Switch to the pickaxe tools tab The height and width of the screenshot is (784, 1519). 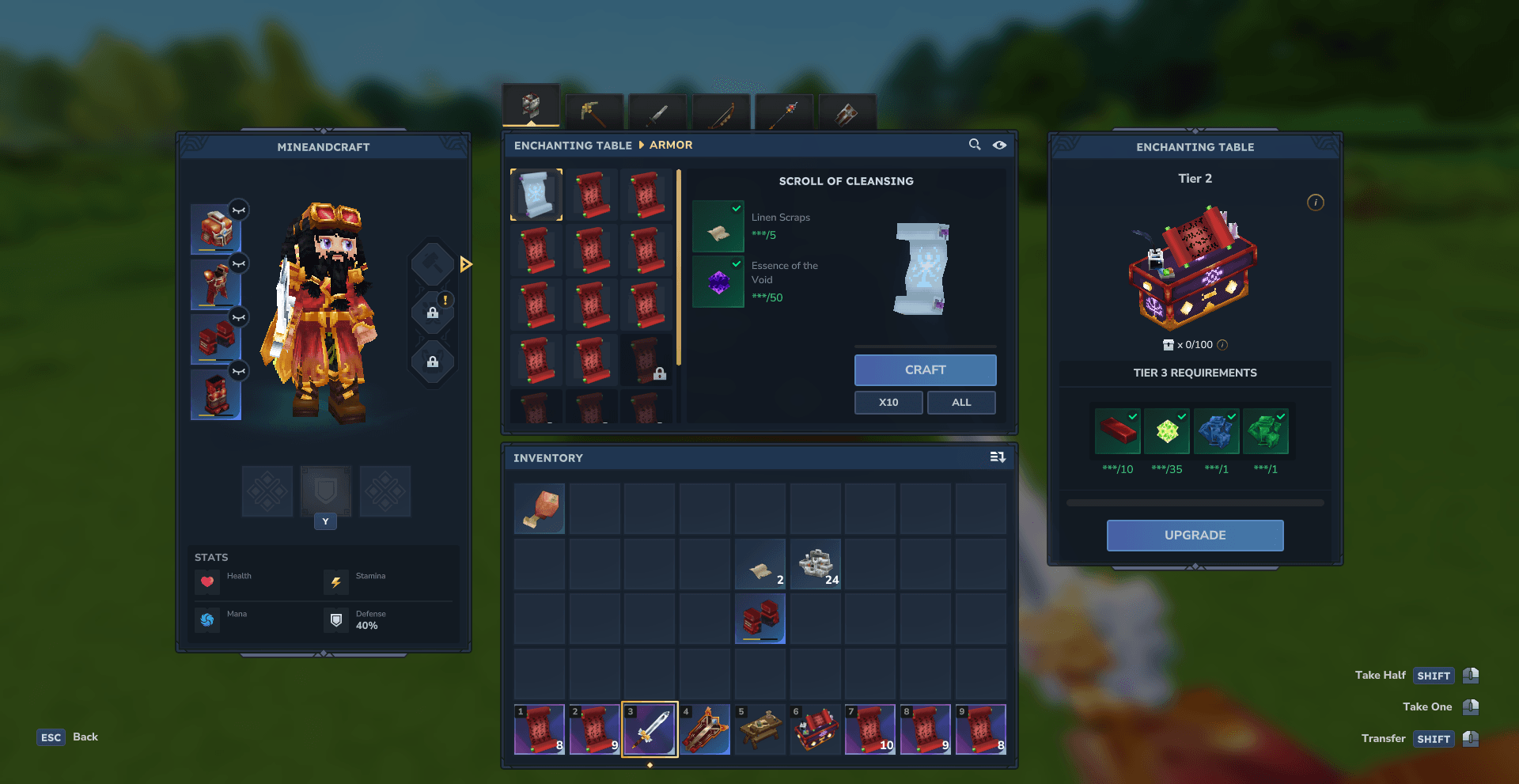click(x=594, y=112)
